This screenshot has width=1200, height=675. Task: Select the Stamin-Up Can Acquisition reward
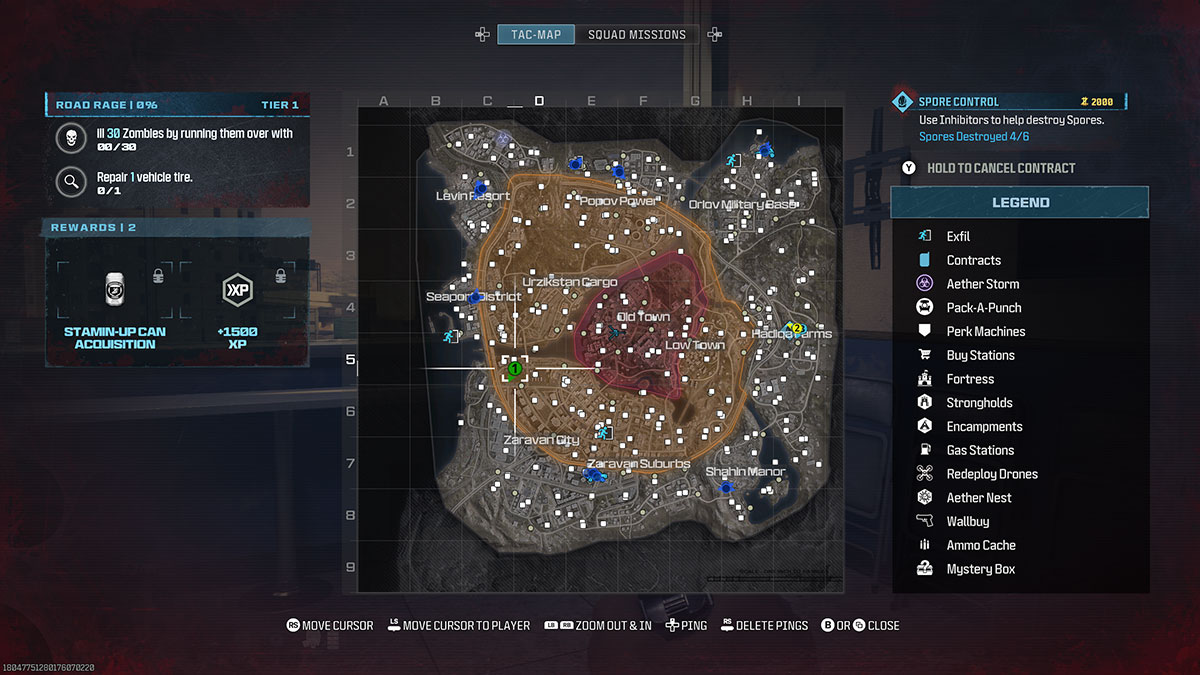coord(115,300)
